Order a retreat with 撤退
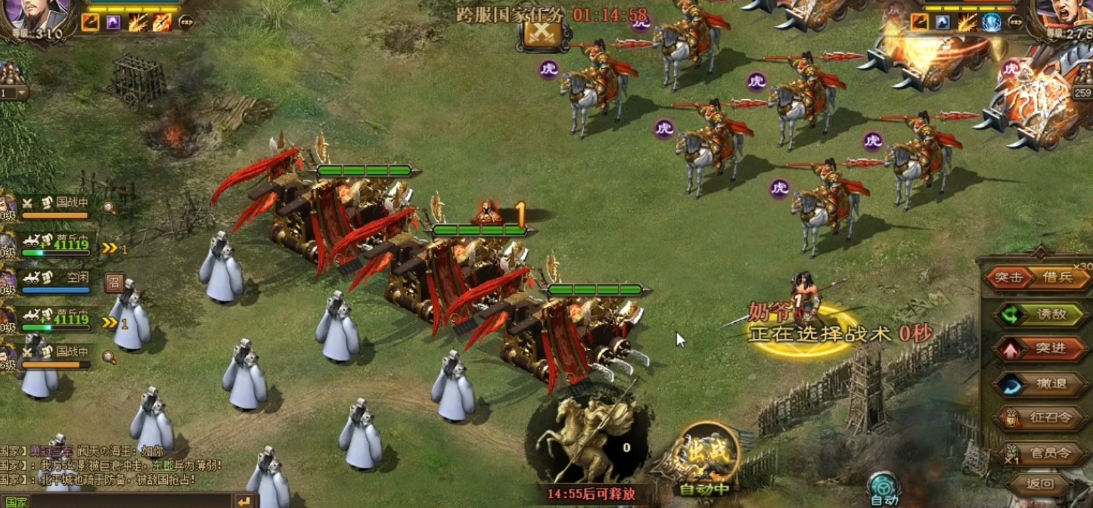This screenshot has height=508, width=1093. (x=1042, y=384)
